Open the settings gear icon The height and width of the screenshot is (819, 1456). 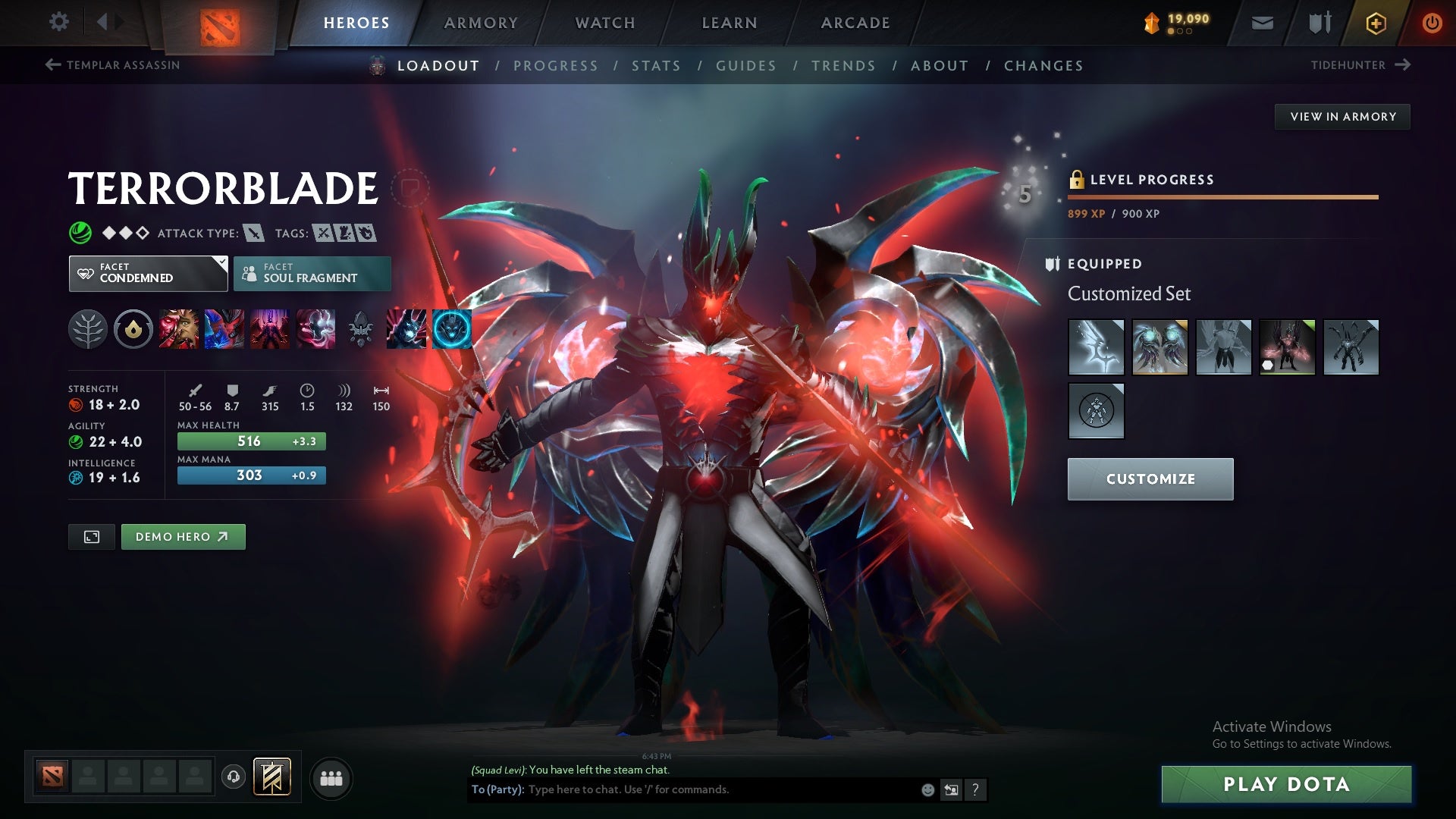pos(59,22)
